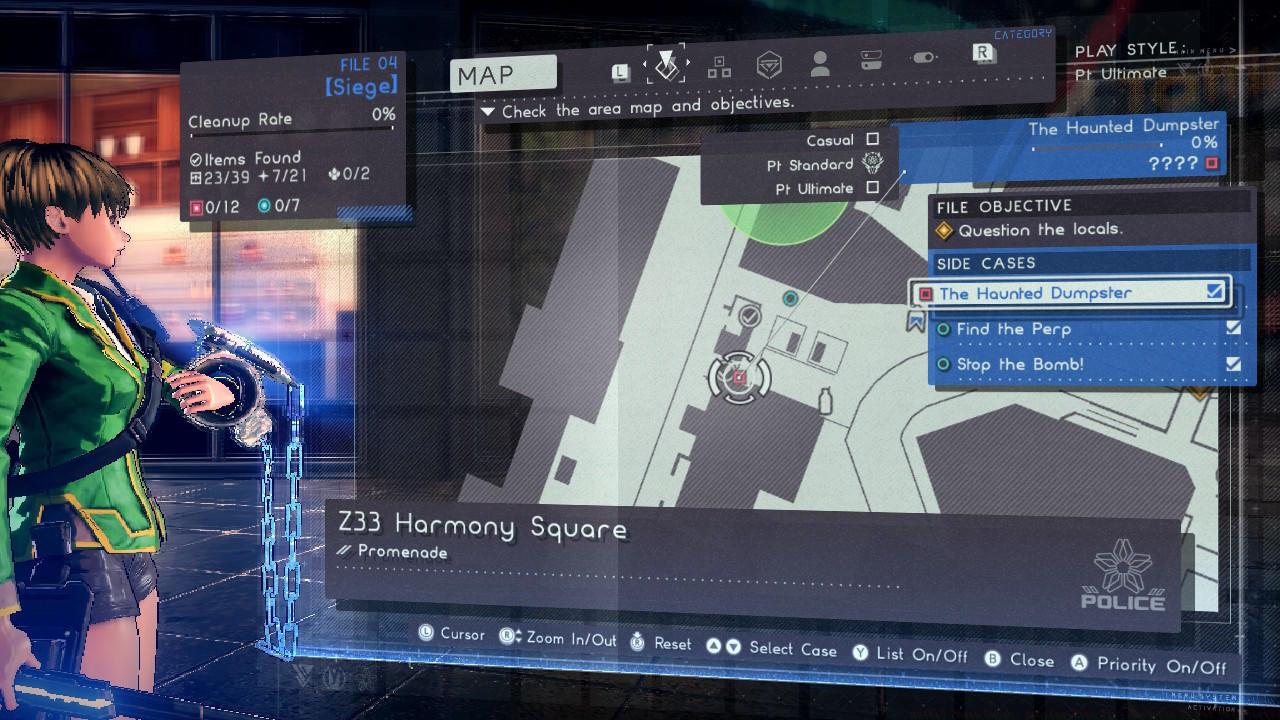Open the equipment category icon
Screen dimensions: 1280x720
tap(871, 61)
